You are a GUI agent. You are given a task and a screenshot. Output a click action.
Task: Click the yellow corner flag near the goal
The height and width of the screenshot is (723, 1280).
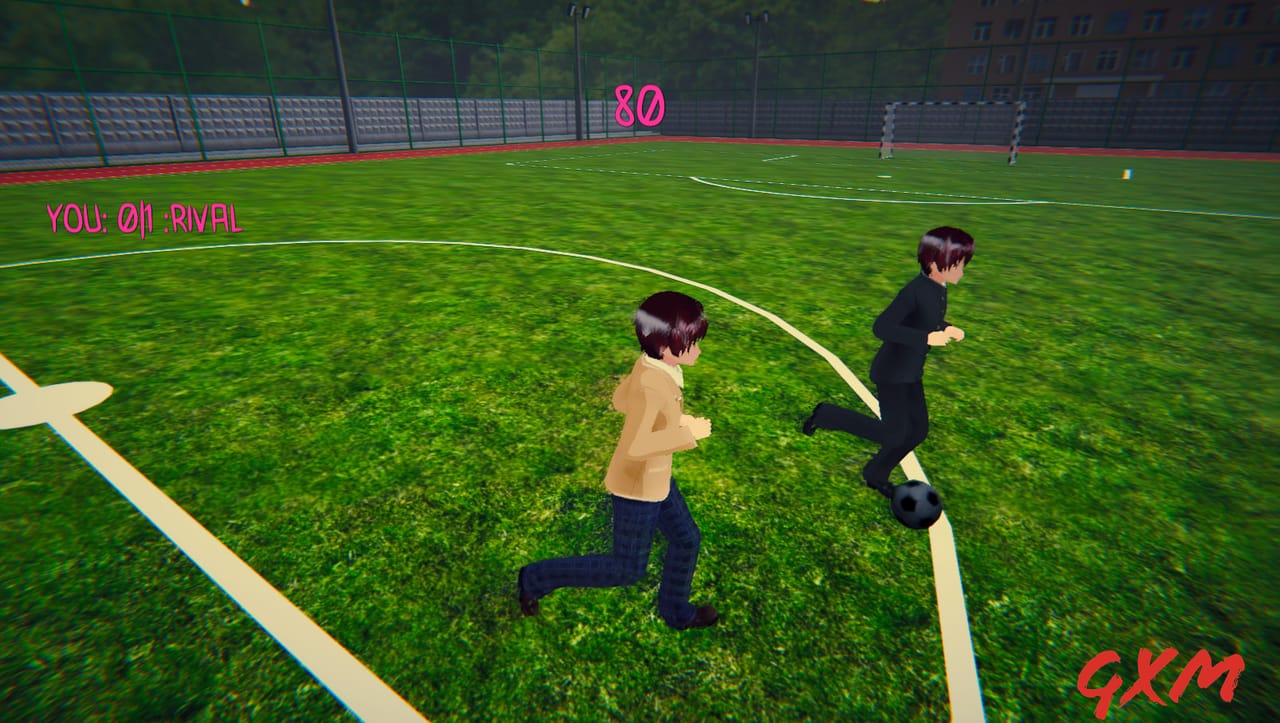(x=1128, y=173)
